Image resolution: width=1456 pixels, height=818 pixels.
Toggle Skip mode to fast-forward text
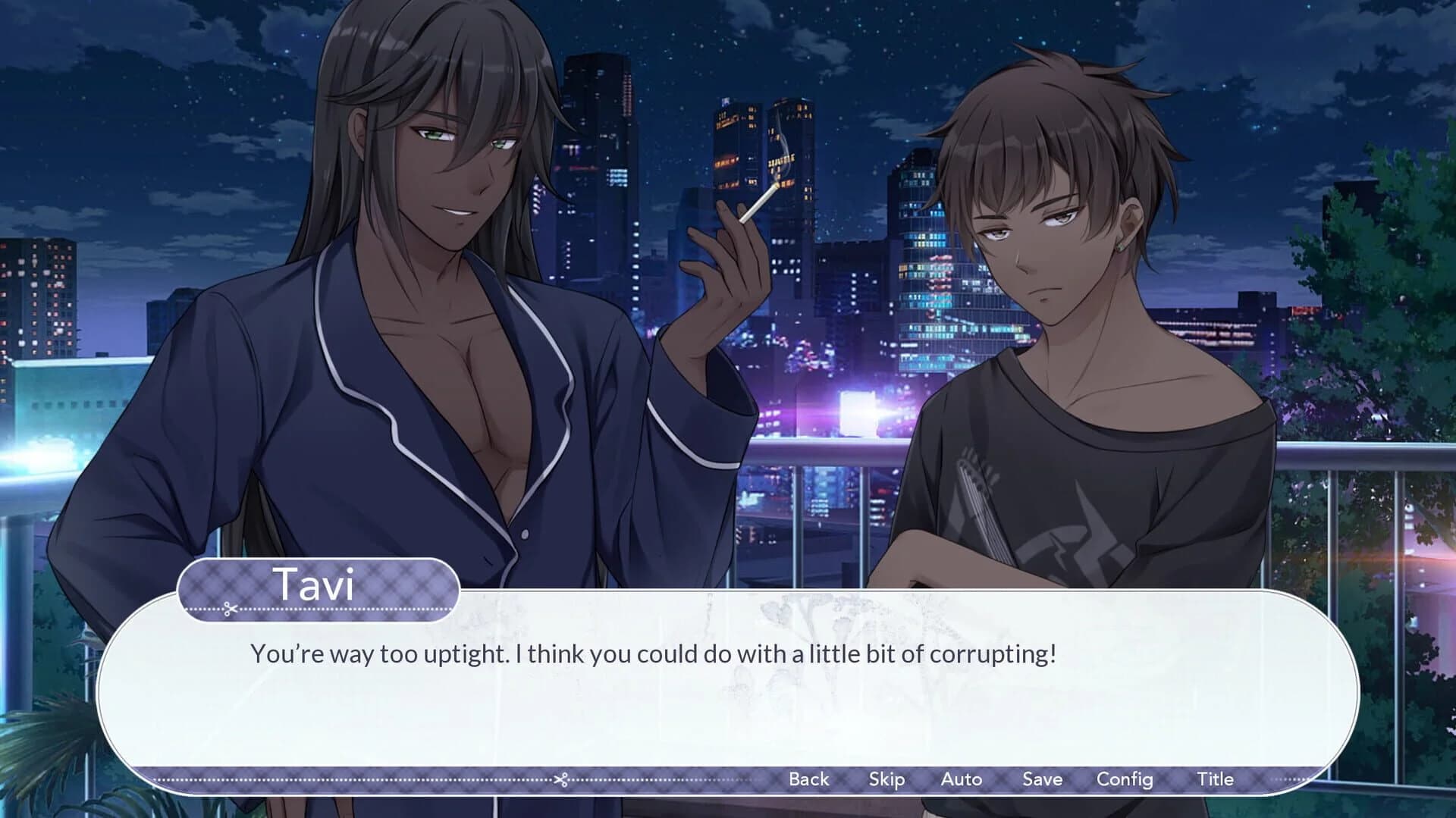click(887, 779)
